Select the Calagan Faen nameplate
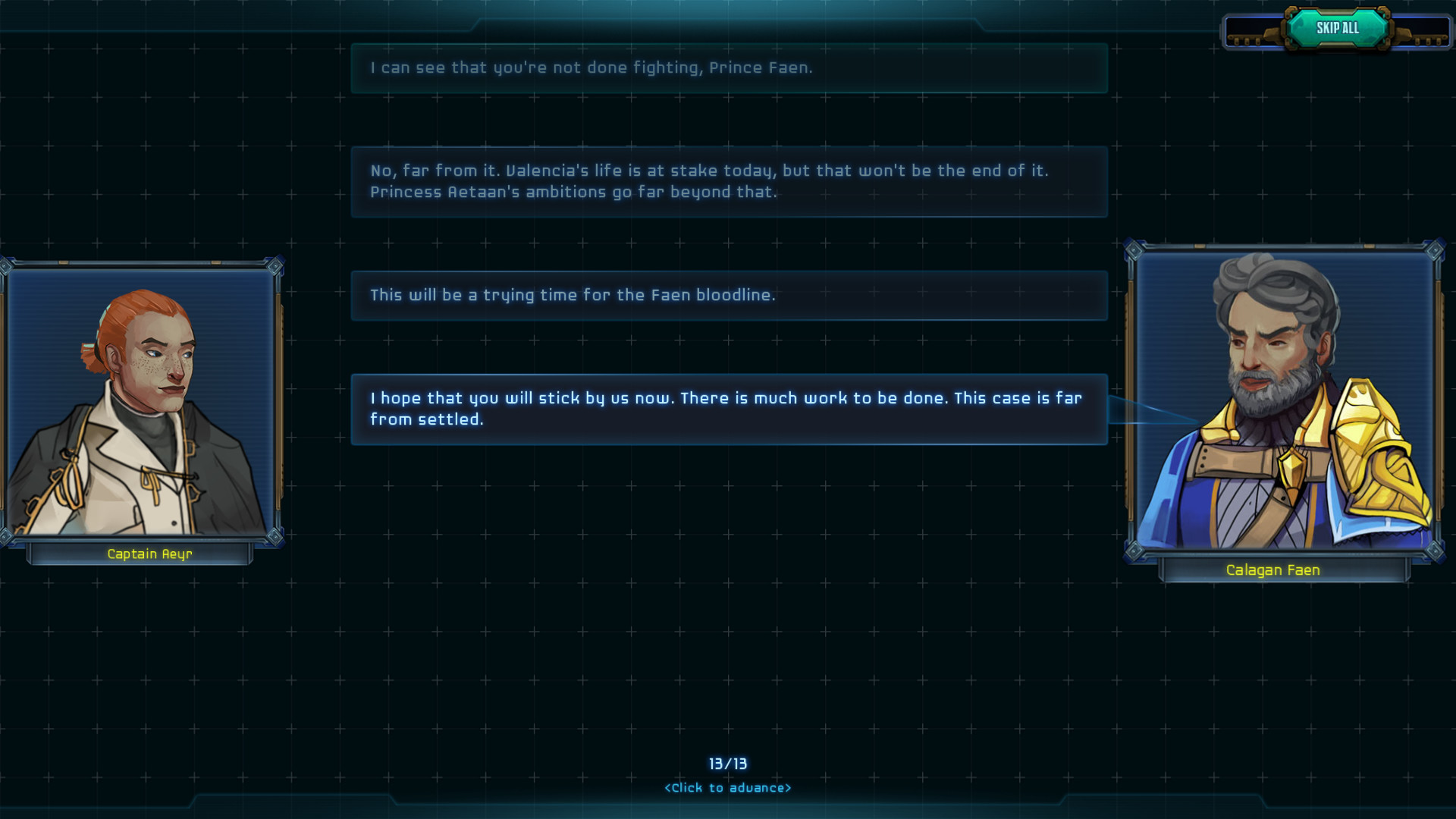This screenshot has width=1456, height=819. click(x=1274, y=570)
